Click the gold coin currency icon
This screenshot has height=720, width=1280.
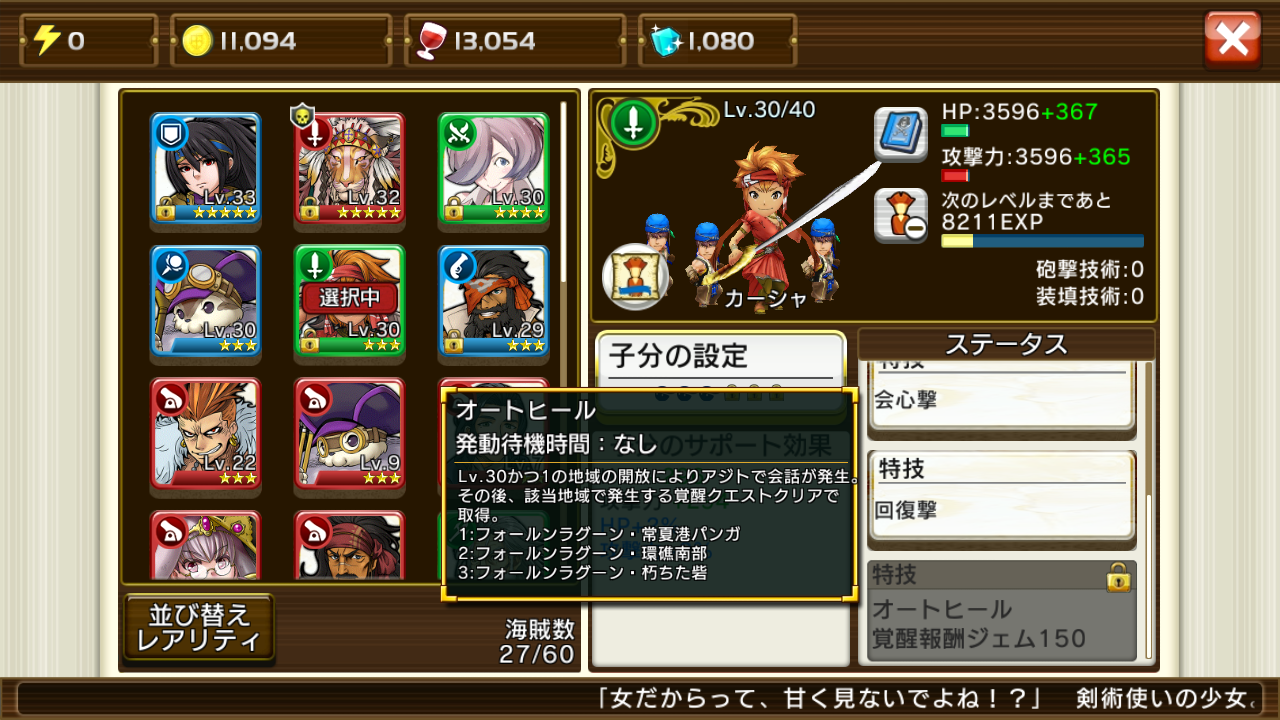[200, 40]
